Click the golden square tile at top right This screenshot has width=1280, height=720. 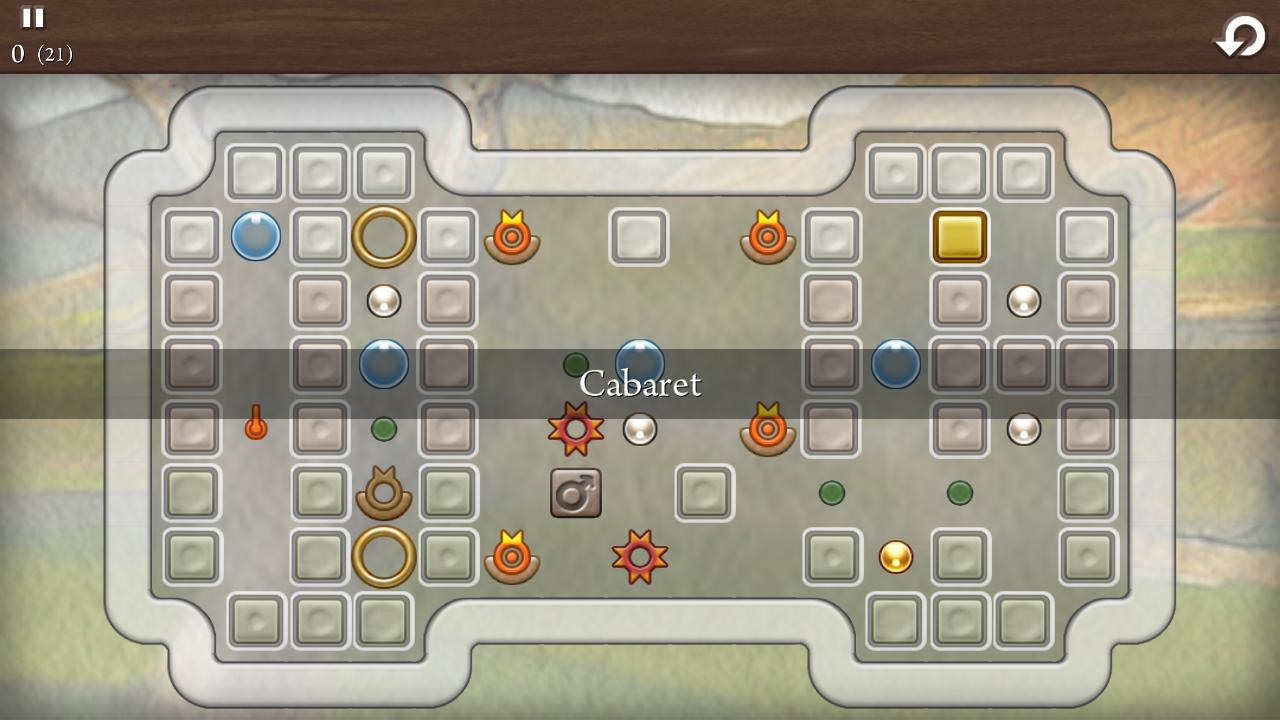[959, 237]
